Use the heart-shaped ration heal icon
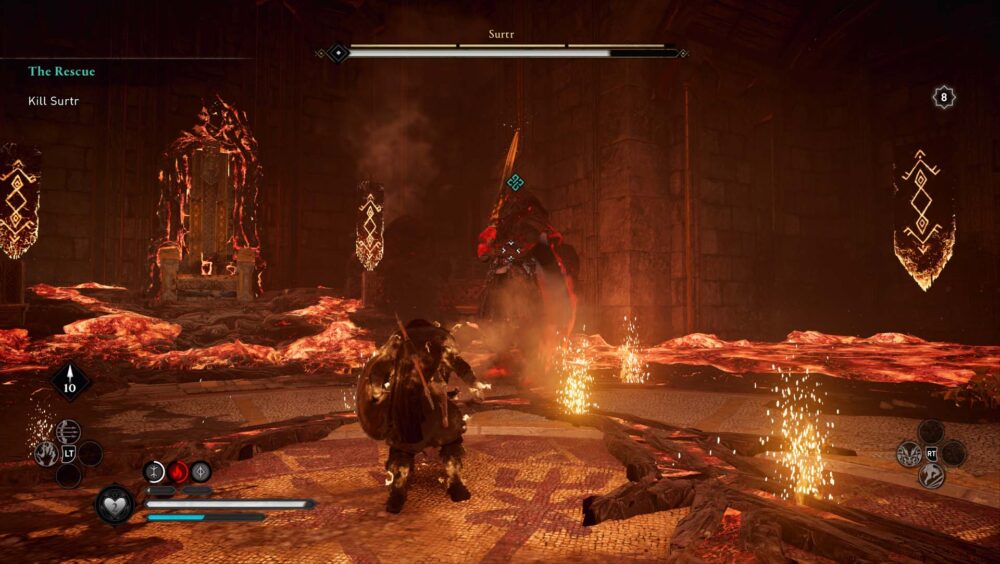 click(114, 503)
